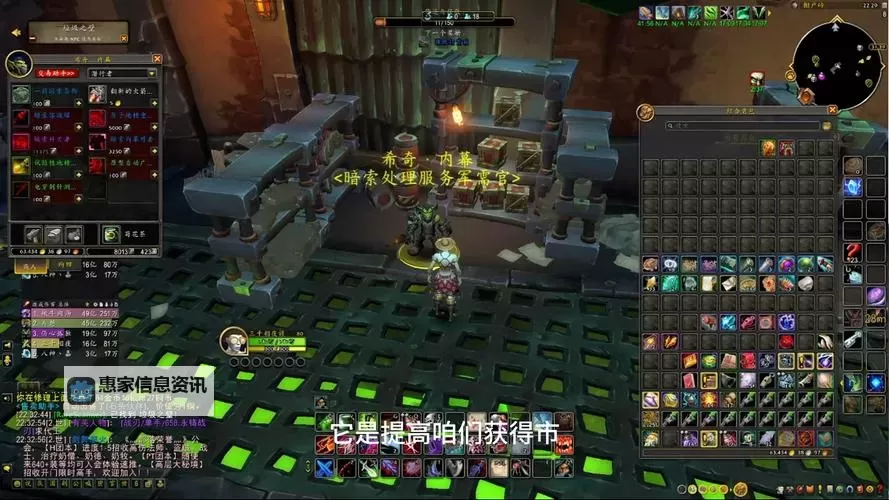889x500 pixels.
Task: Click the bag search box
Action: 740,126
